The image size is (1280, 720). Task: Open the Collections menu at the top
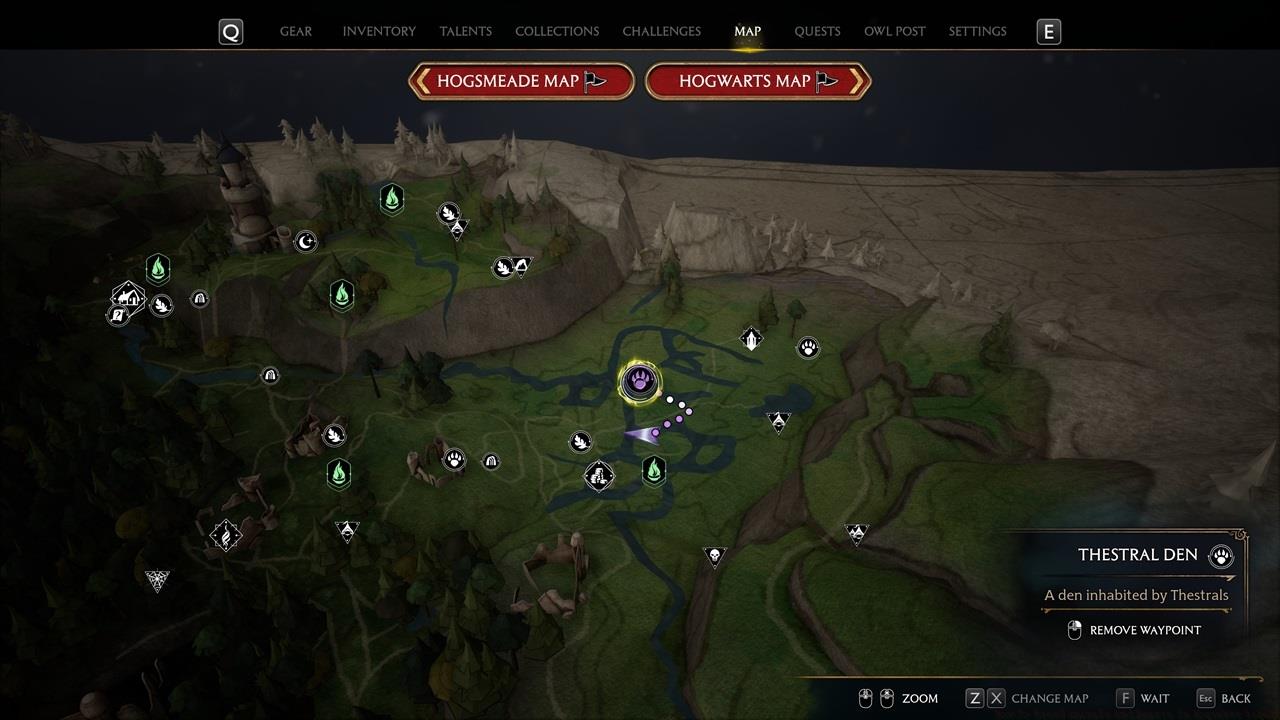pyautogui.click(x=557, y=31)
